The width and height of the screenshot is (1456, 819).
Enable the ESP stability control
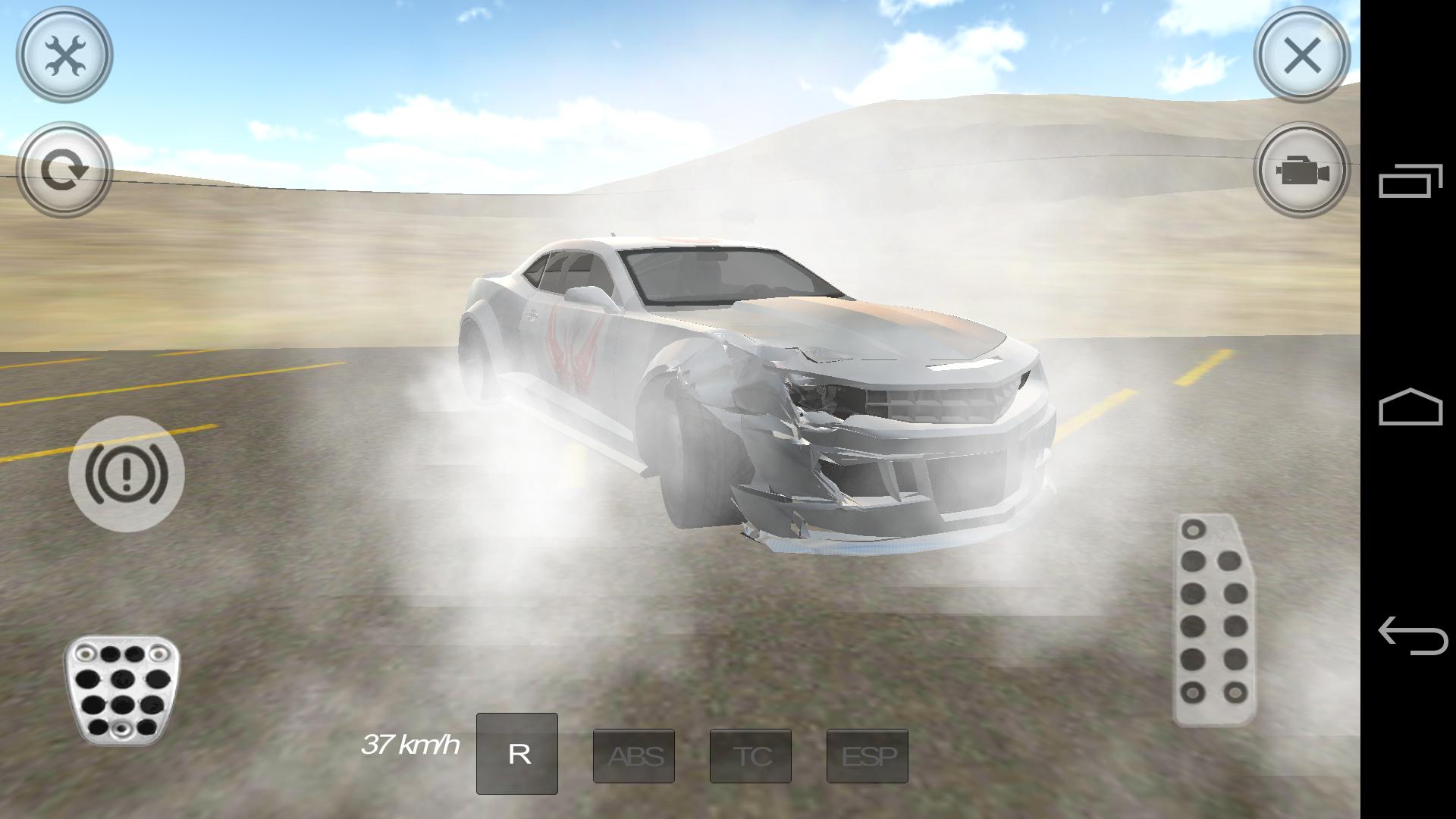tap(868, 755)
